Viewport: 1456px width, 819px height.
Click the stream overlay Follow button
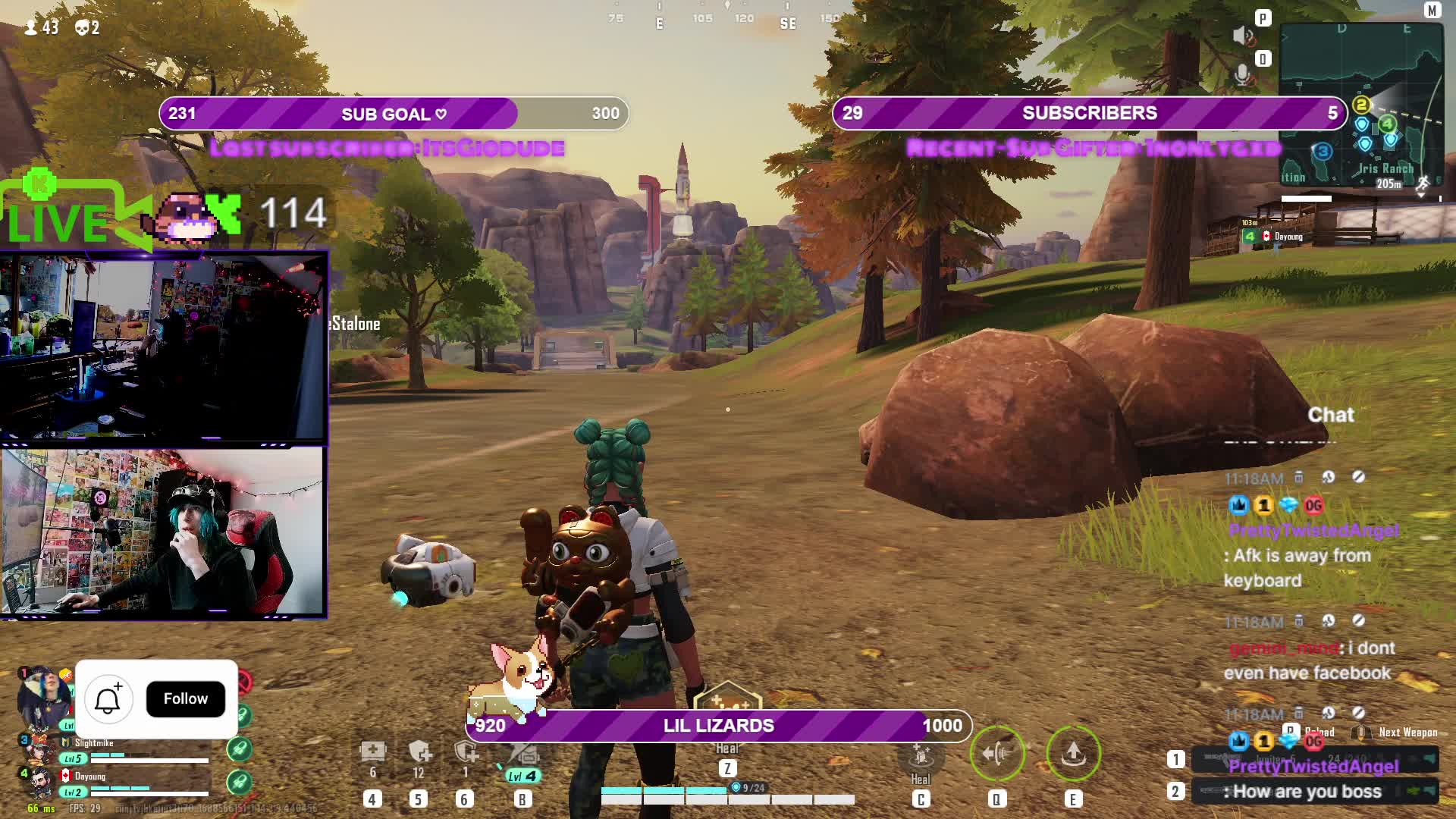[x=185, y=698]
